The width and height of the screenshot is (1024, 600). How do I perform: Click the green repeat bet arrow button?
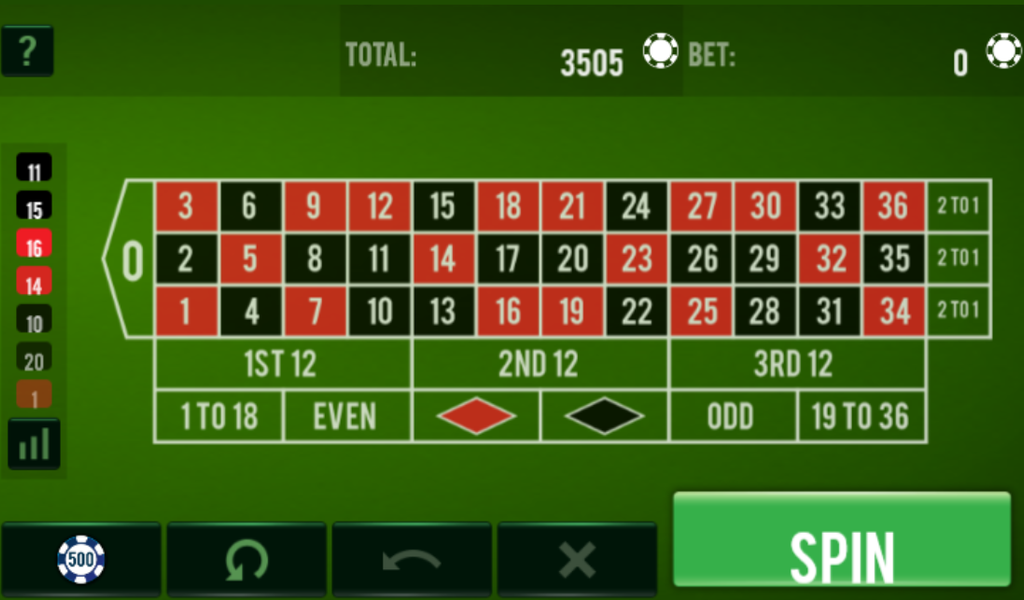(246, 558)
